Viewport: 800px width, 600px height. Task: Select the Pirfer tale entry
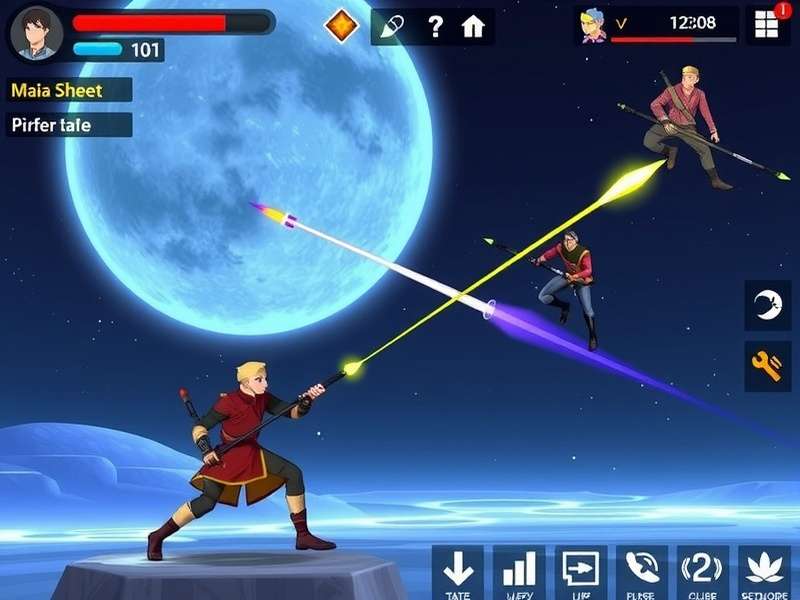[x=69, y=125]
